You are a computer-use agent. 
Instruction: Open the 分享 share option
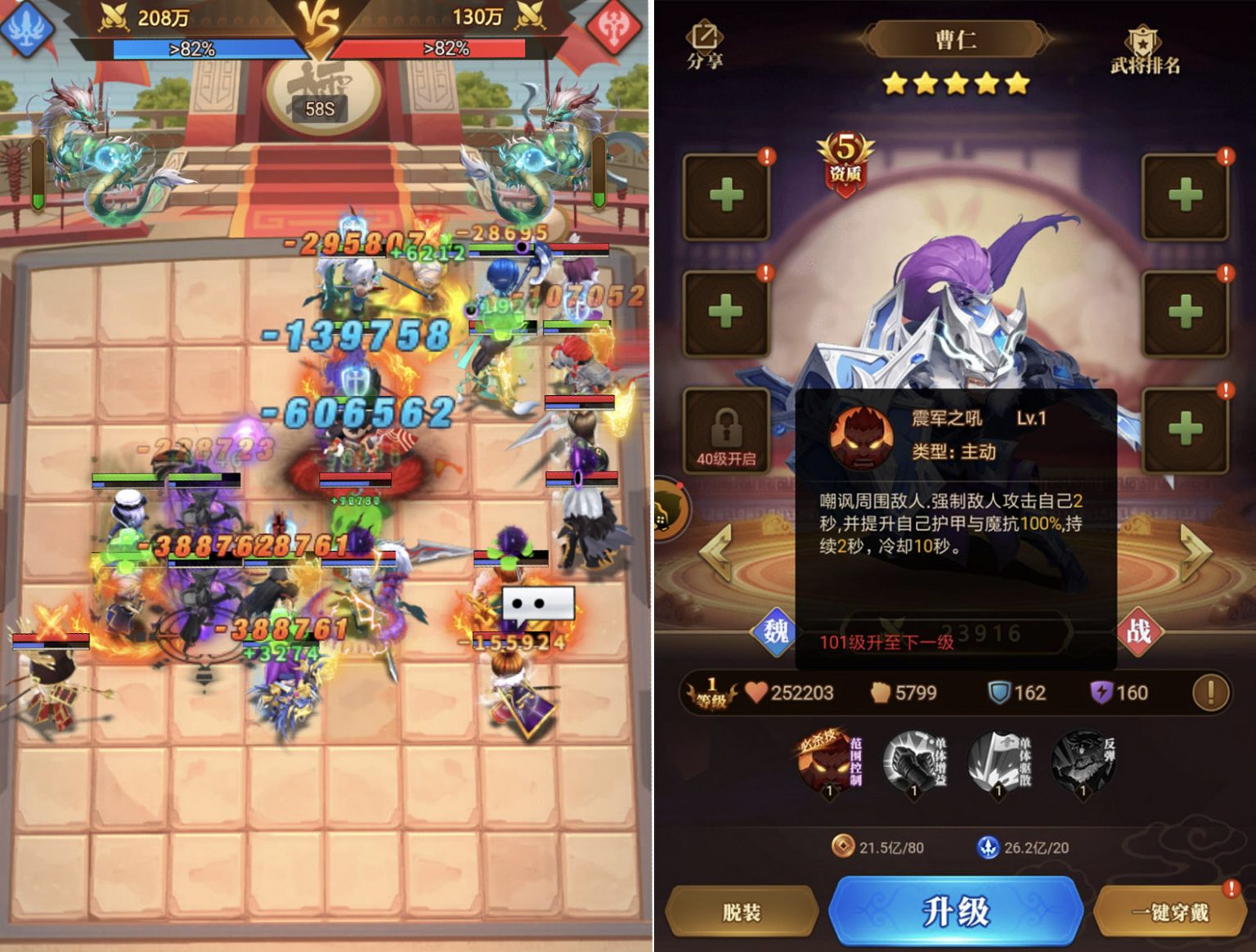(x=705, y=44)
